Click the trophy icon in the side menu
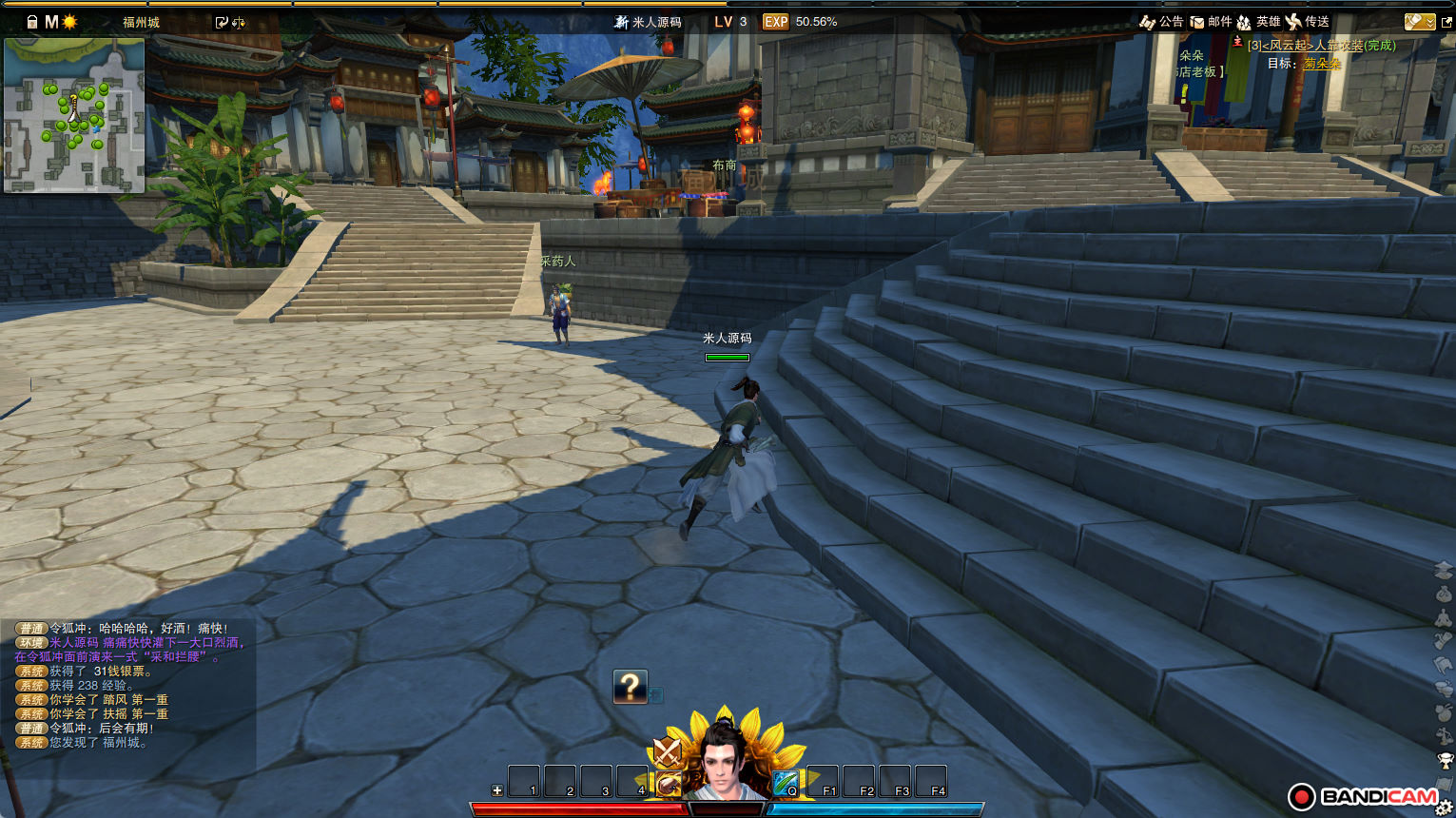Screen dimensions: 1456x818 (x=1445, y=760)
